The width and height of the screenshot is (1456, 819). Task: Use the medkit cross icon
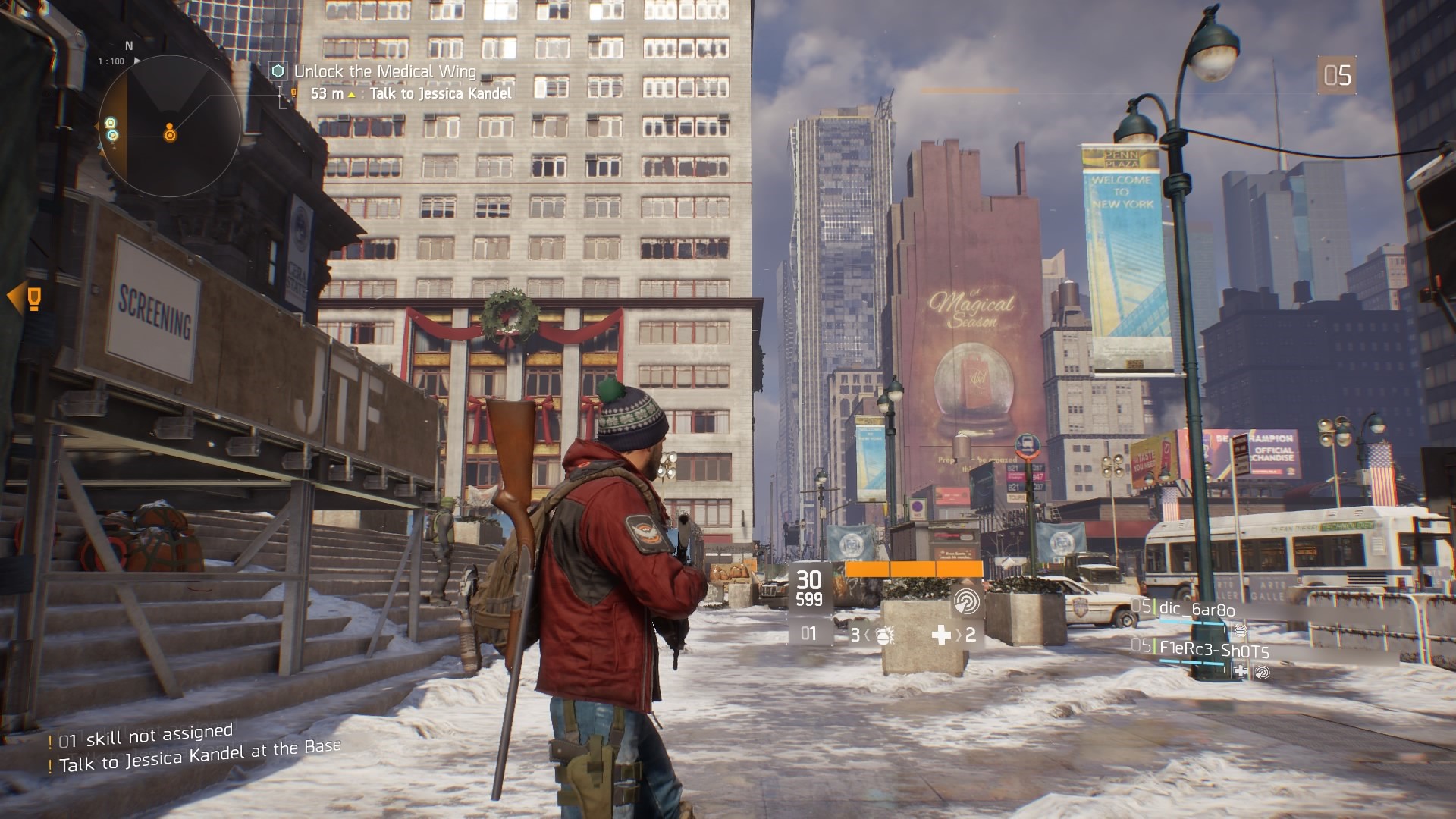pyautogui.click(x=941, y=635)
